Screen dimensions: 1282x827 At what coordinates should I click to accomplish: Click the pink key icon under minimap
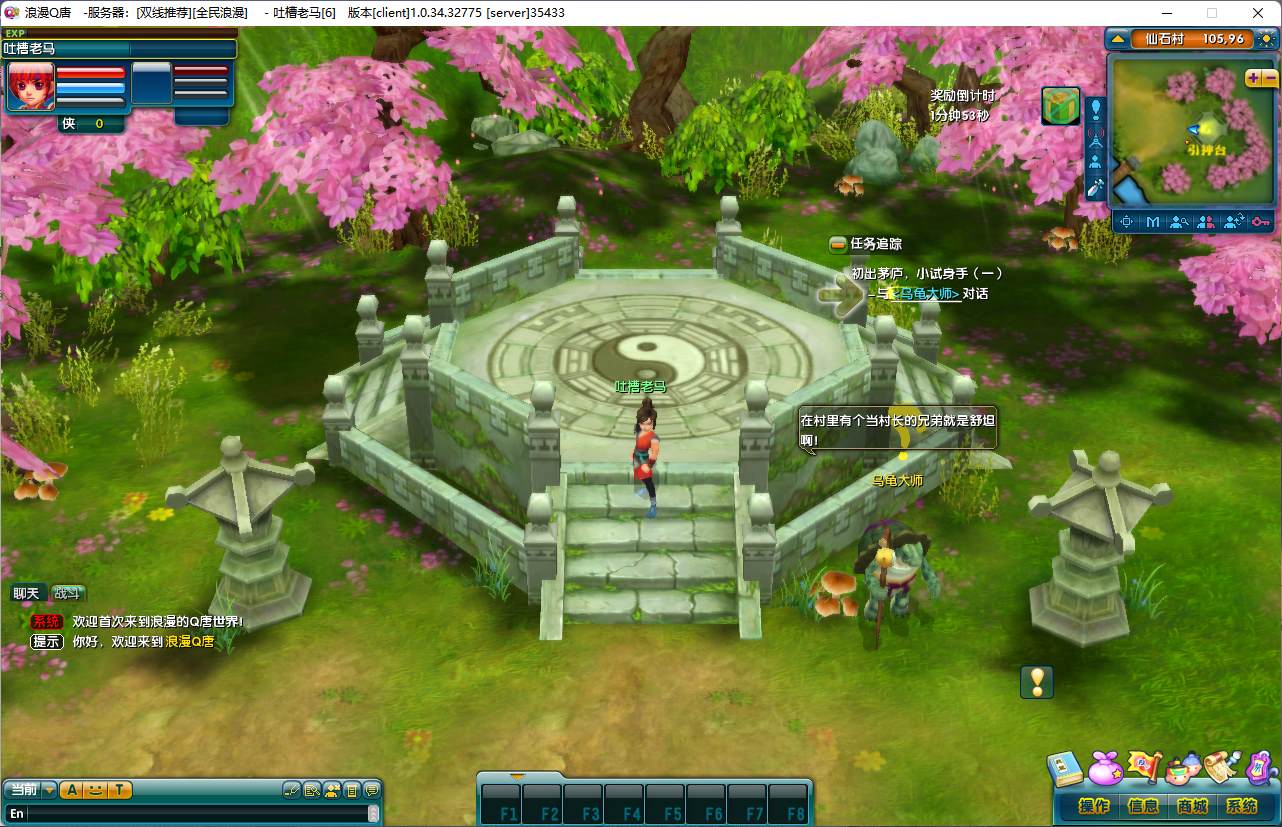1260,222
